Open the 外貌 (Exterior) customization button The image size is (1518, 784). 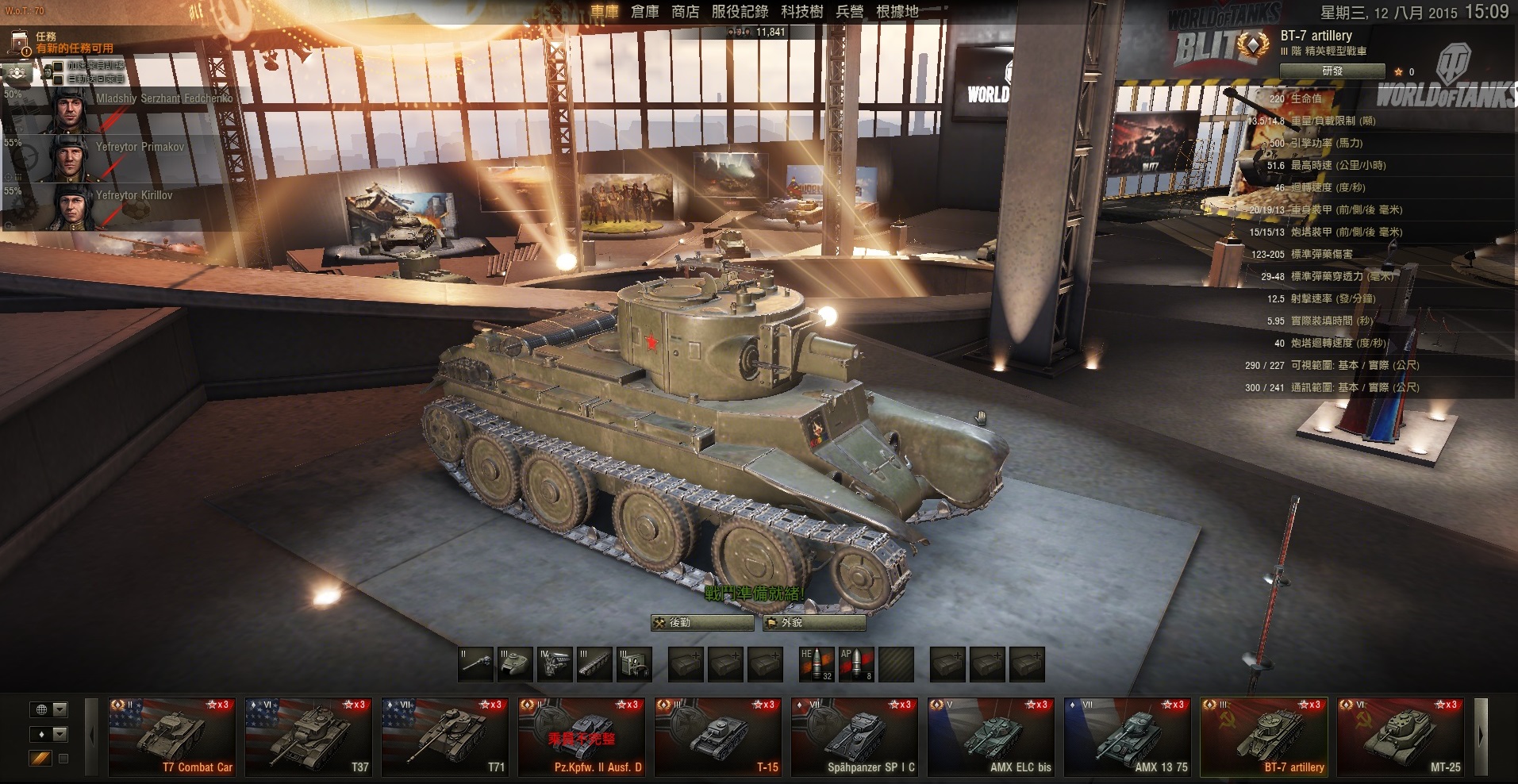pos(813,623)
